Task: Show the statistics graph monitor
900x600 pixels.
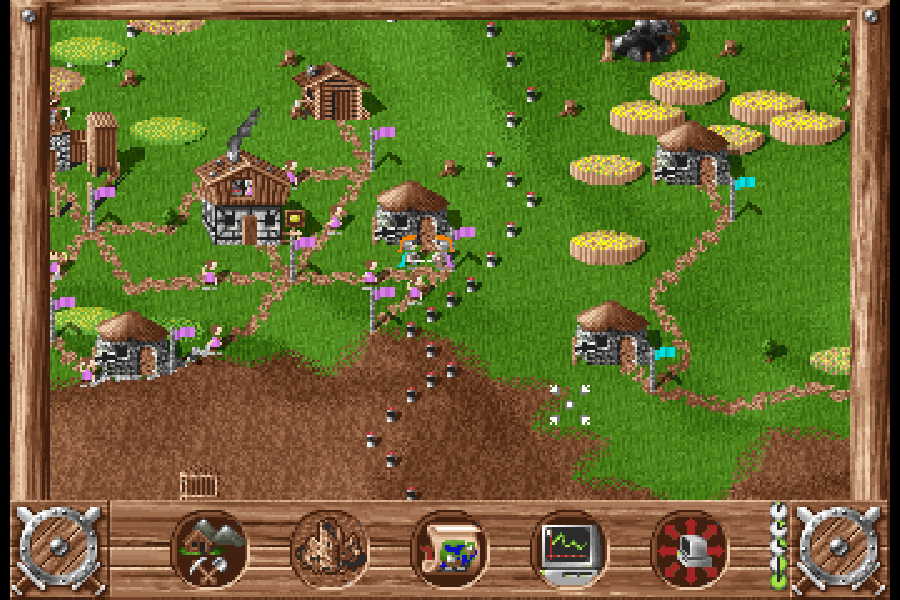Action: [x=569, y=549]
